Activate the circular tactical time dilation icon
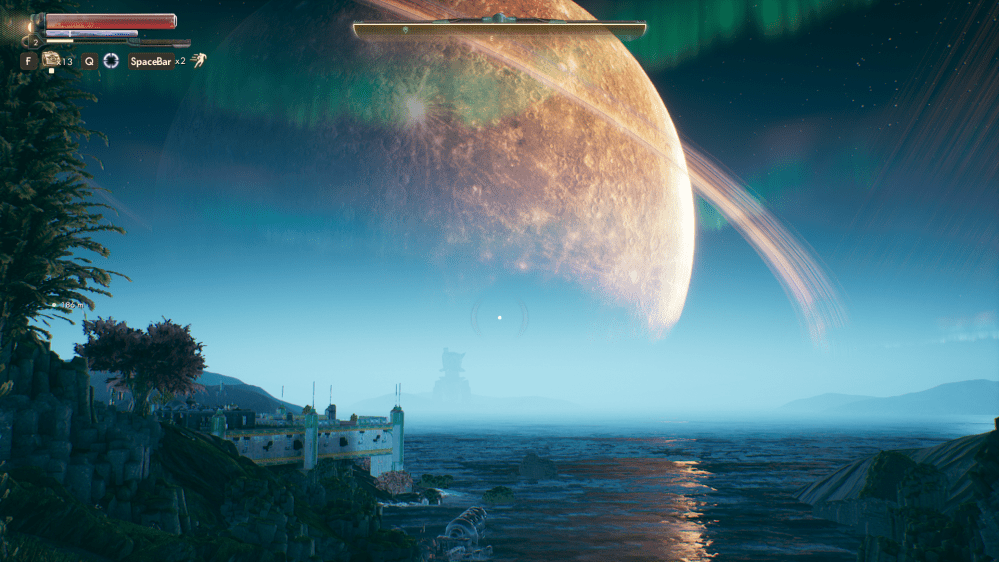999x562 pixels. (x=111, y=61)
